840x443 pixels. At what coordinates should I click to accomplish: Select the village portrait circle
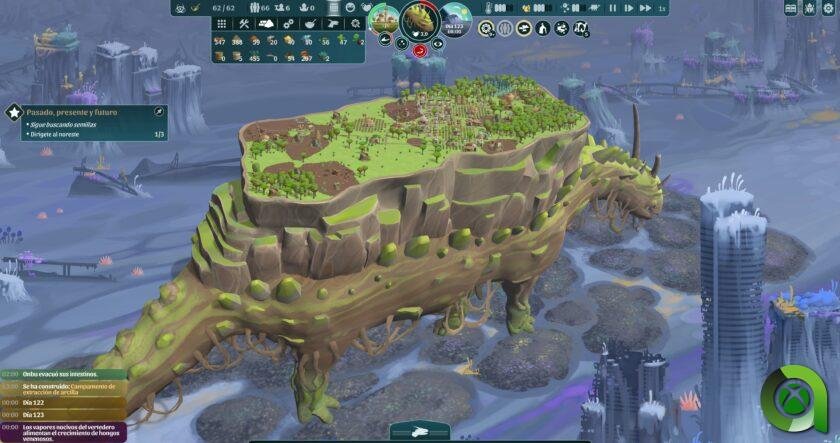click(383, 20)
